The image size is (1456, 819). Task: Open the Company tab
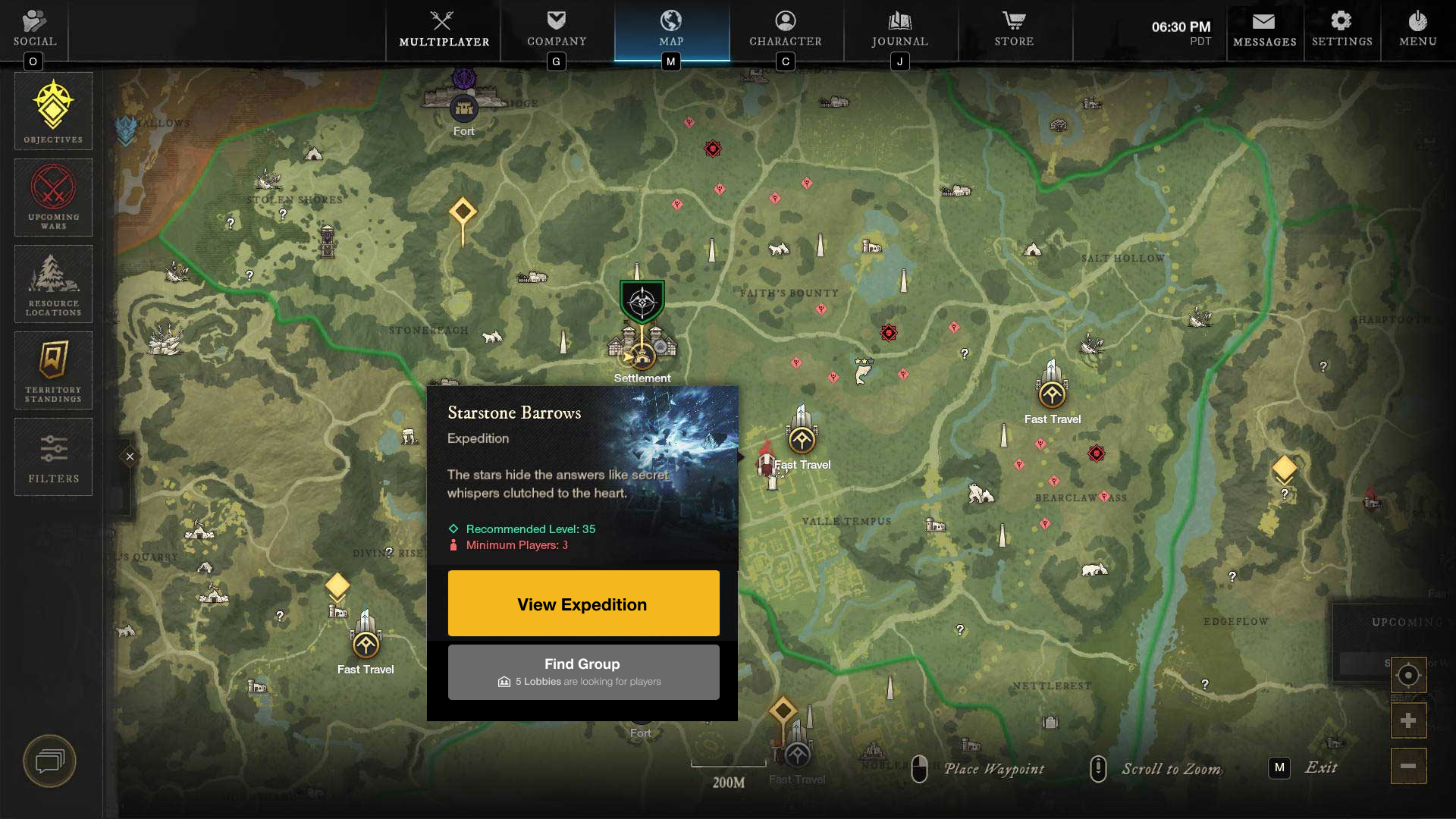[x=557, y=29]
